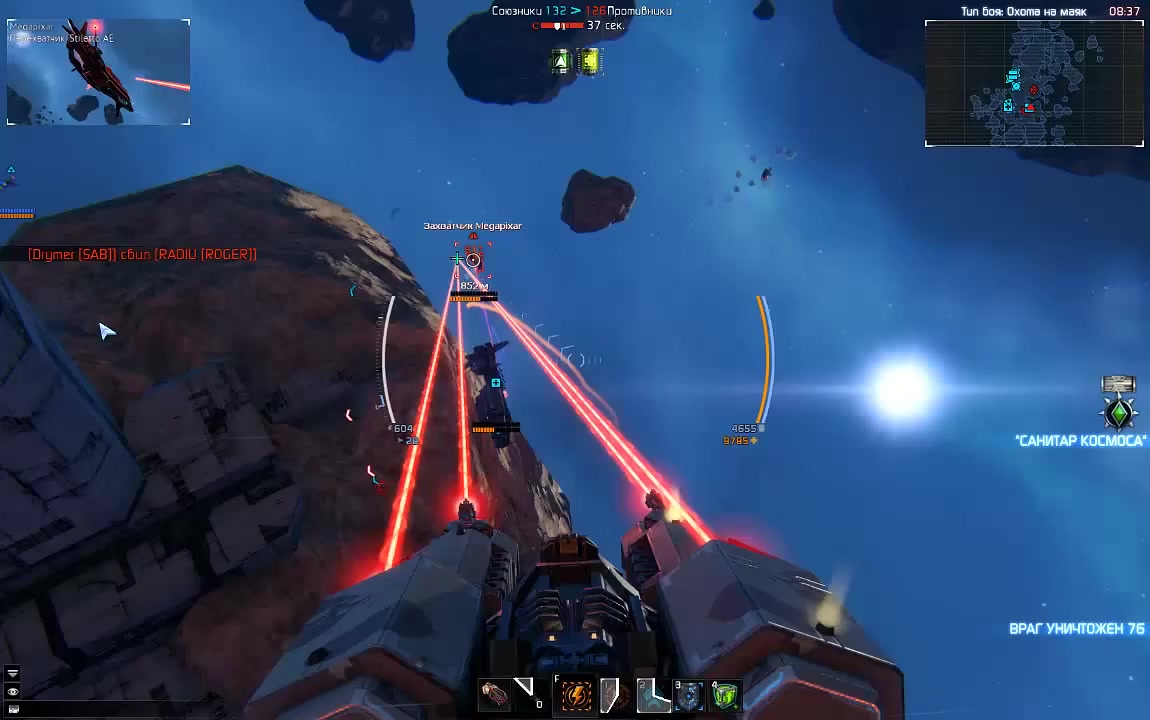Activate the lightning bolt special module

(x=577, y=694)
